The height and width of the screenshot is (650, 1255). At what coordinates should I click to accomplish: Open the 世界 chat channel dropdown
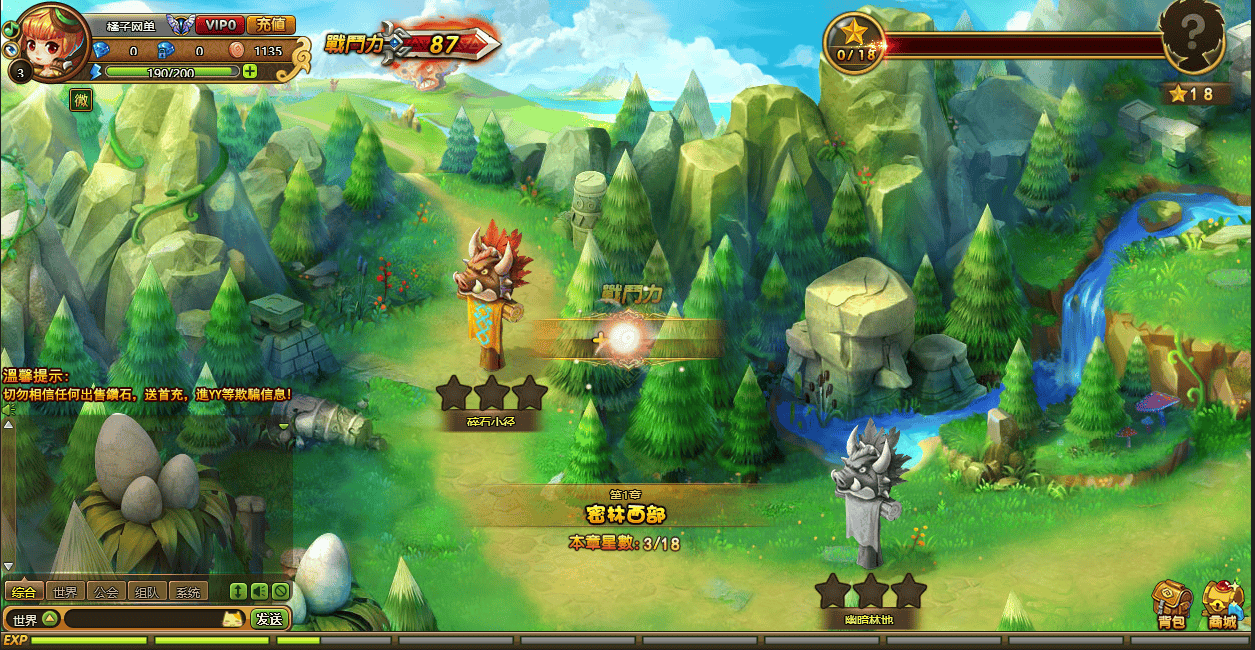point(49,619)
